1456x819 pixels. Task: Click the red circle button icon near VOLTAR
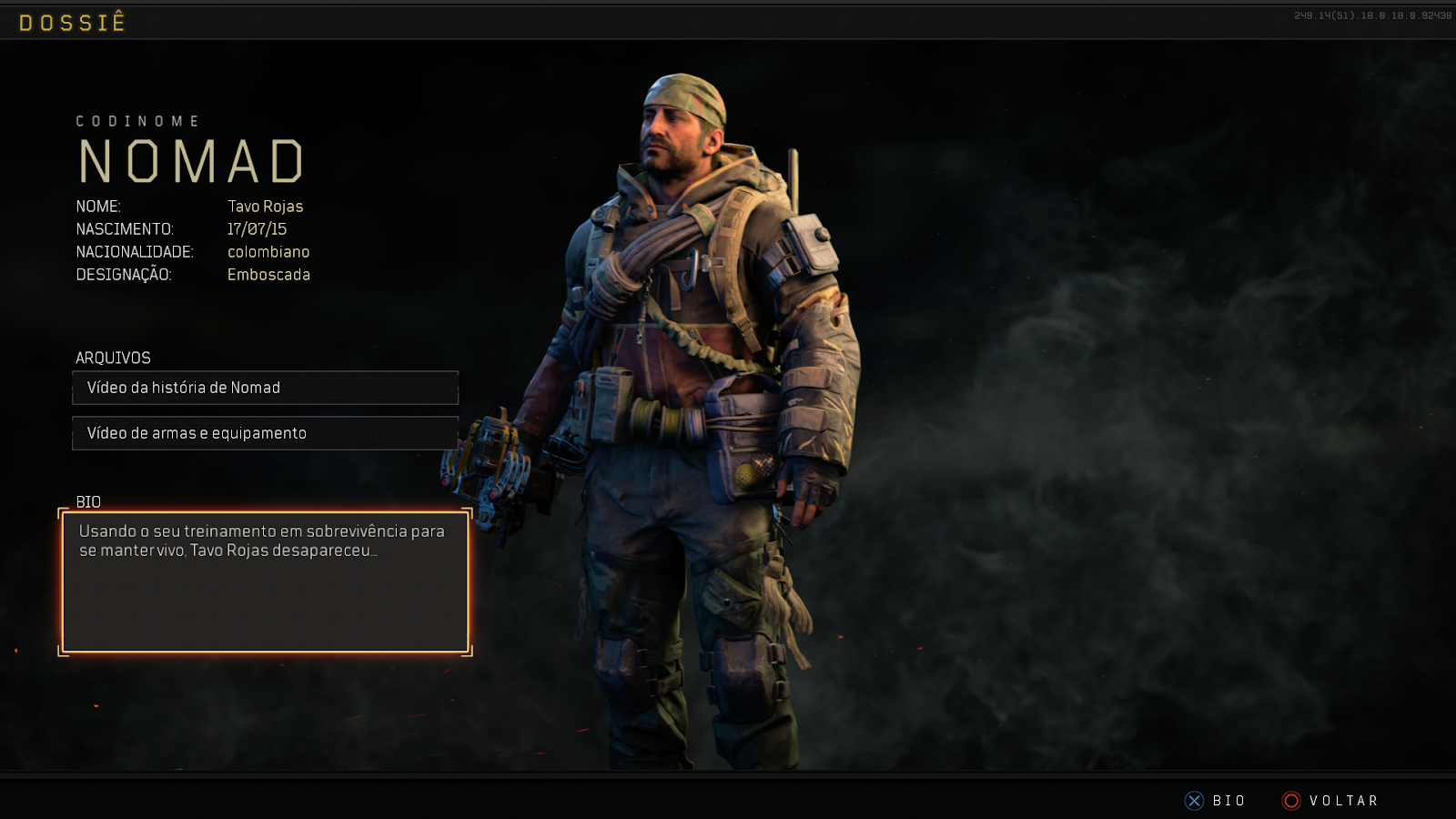pyautogui.click(x=1290, y=801)
